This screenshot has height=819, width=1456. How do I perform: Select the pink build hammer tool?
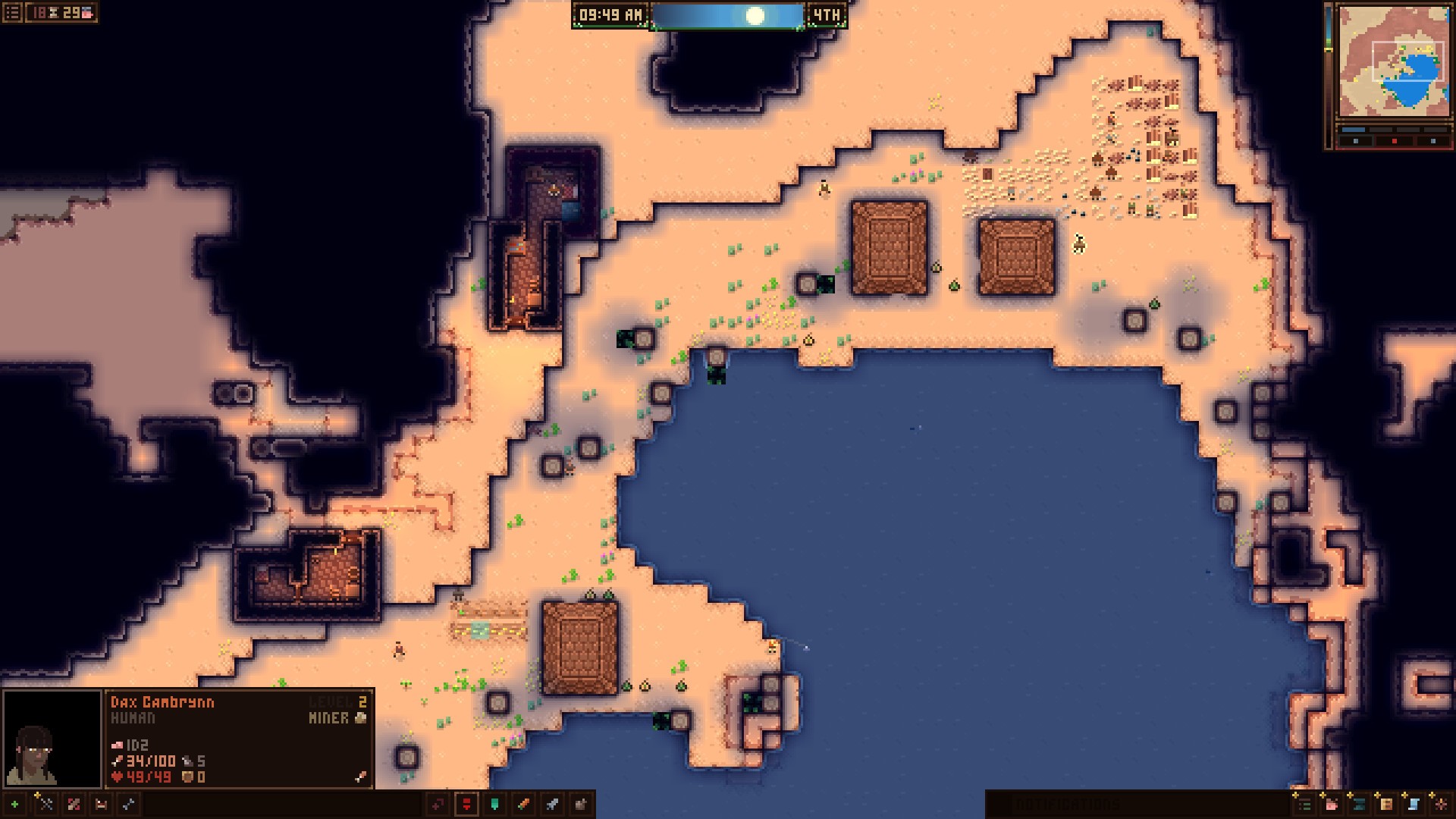(74, 805)
